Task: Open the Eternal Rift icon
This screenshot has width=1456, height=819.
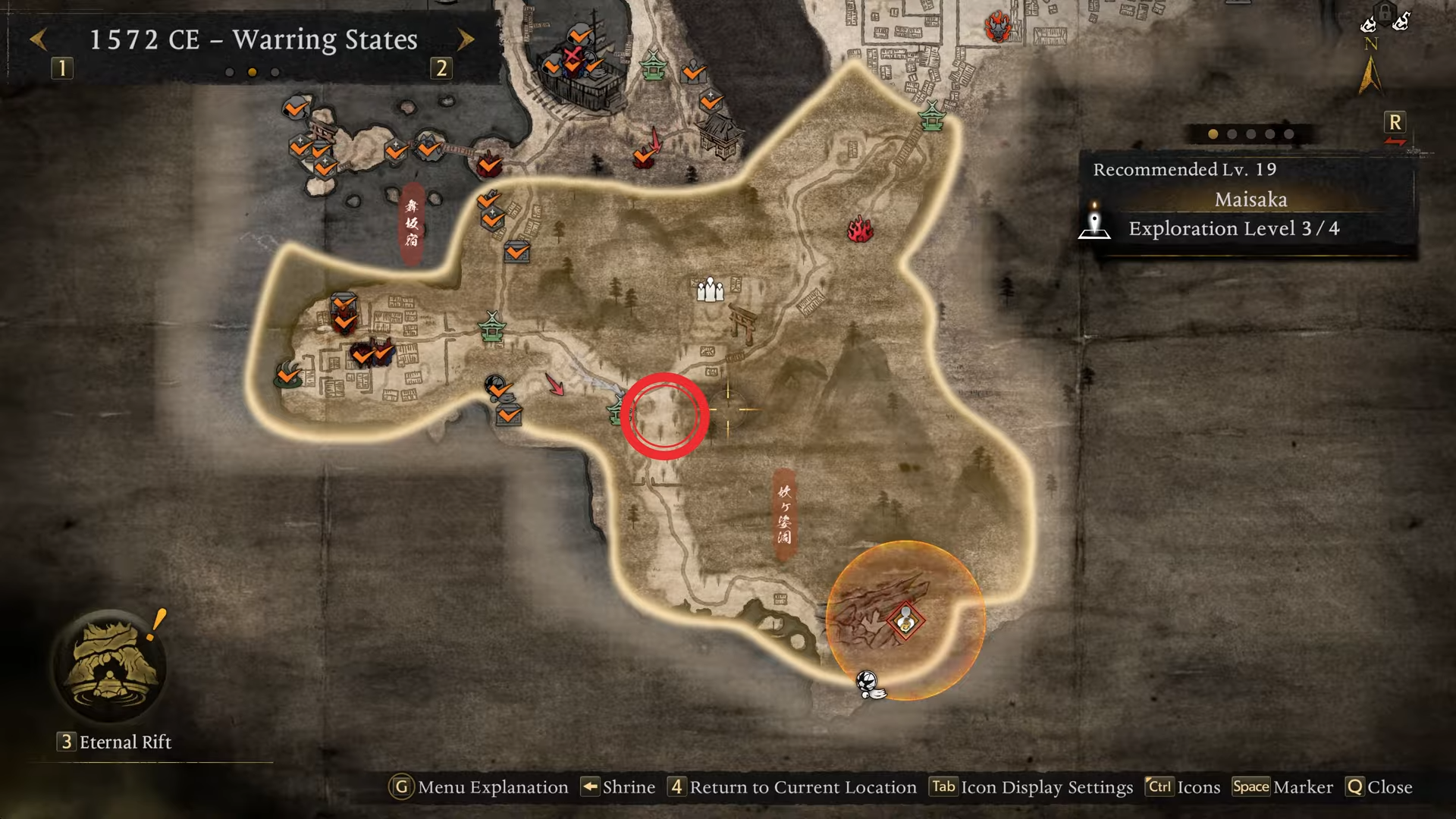Action: 111,667
